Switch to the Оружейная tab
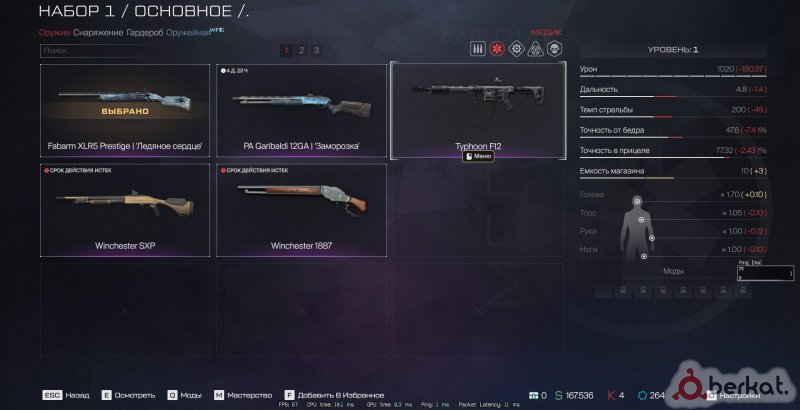Image resolution: width=800 pixels, height=410 pixels. pos(188,33)
